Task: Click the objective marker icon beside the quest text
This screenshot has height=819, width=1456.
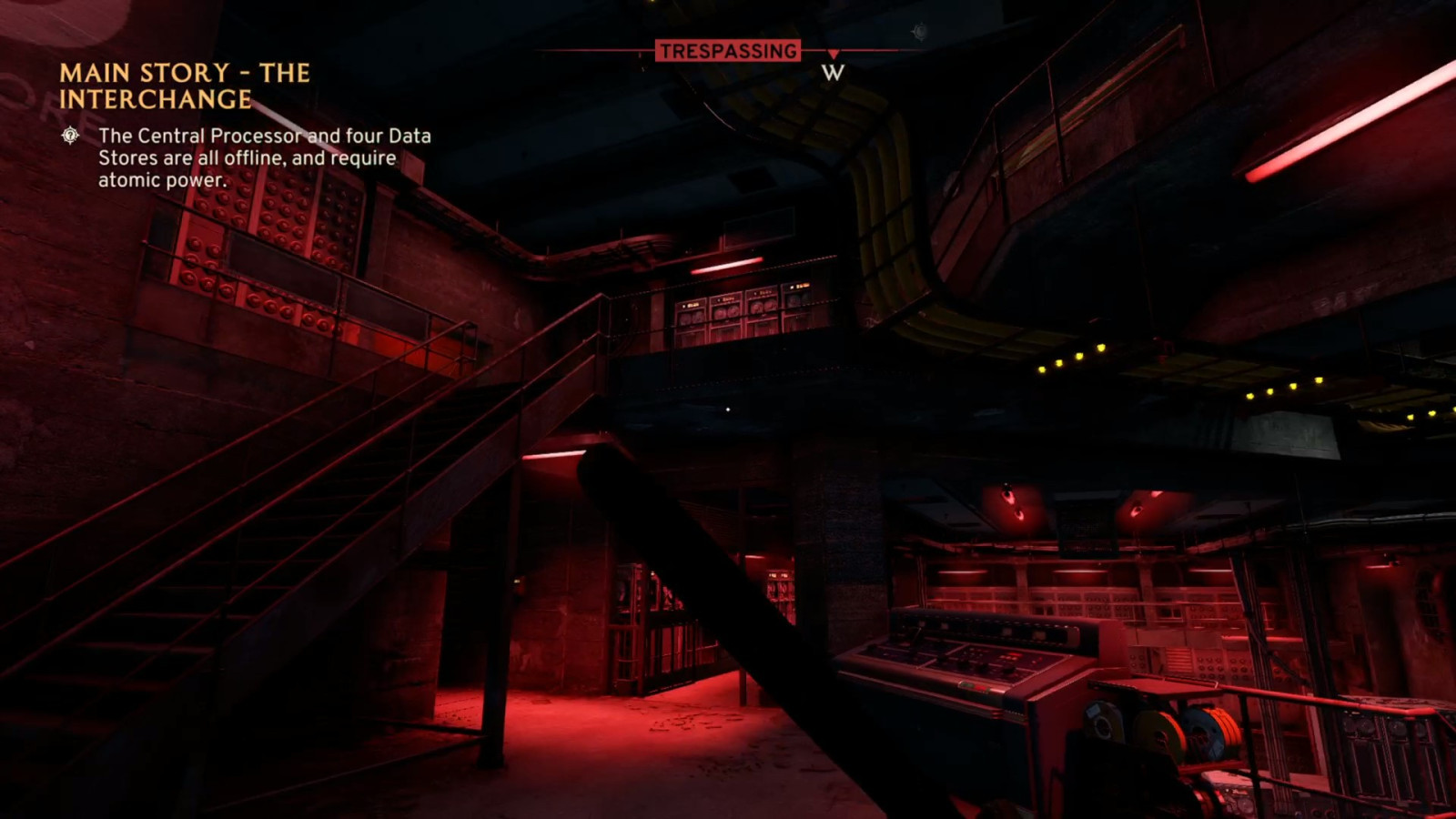Action: coord(70,136)
